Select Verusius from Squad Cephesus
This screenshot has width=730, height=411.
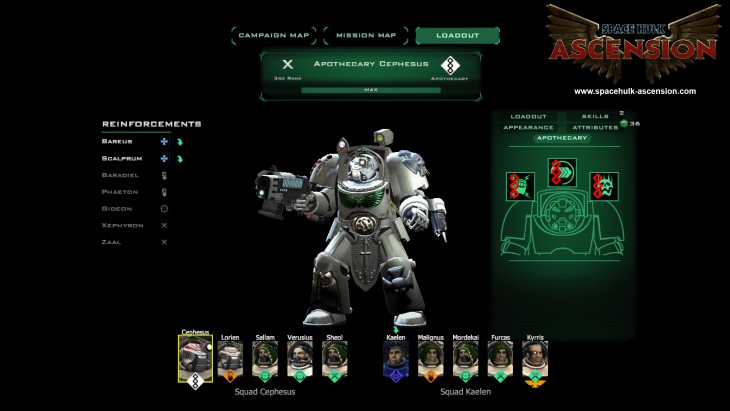pyautogui.click(x=299, y=359)
